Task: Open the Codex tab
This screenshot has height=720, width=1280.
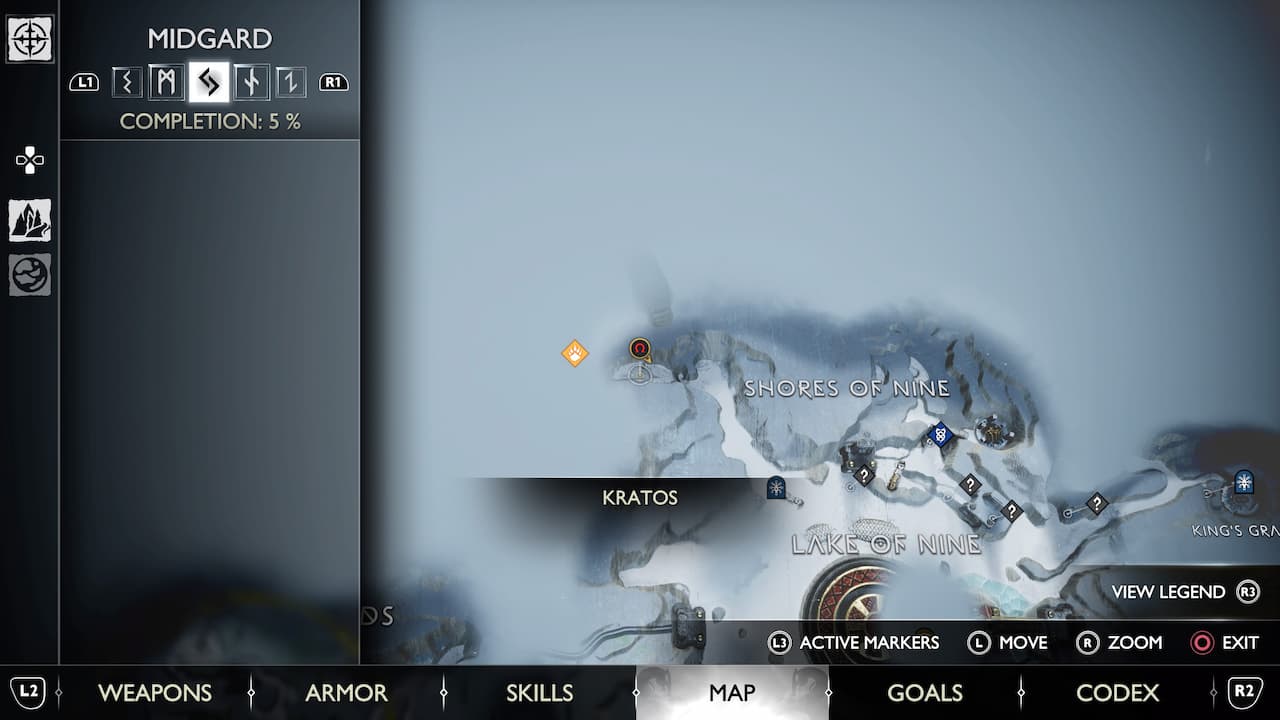Action: [x=1118, y=692]
